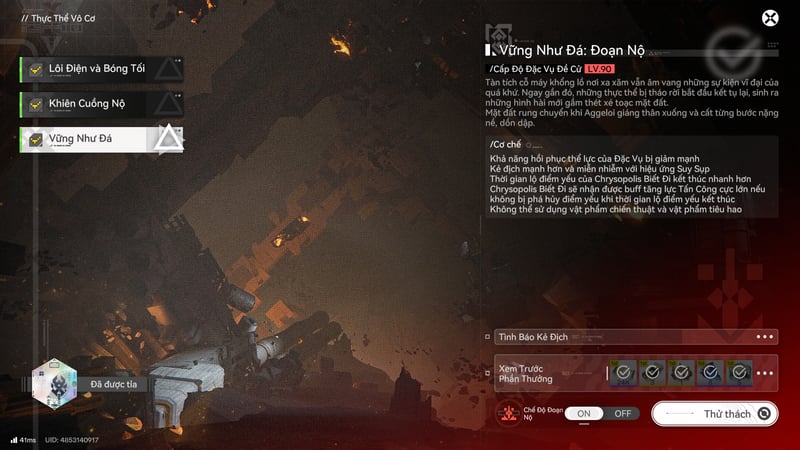Tap the Chế Độ Đoạn Nộ mode icon
800x450 pixels.
(509, 413)
